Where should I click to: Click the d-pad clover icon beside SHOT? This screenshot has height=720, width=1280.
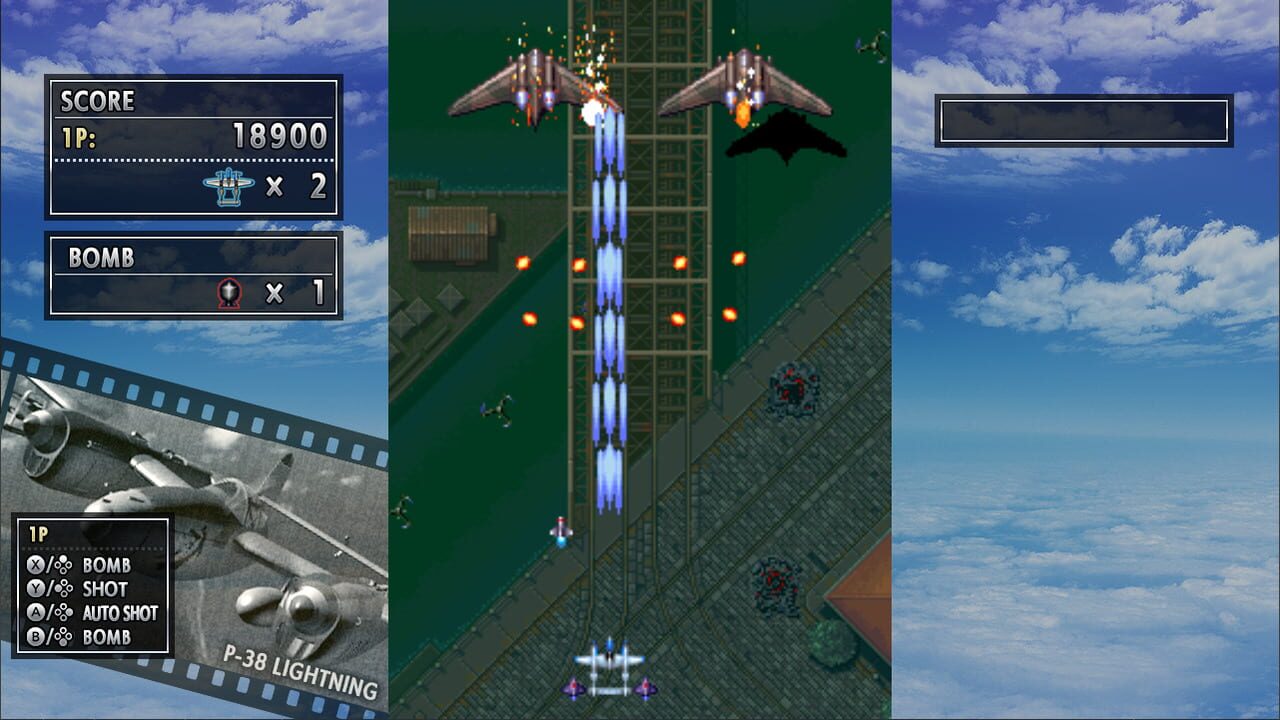pyautogui.click(x=64, y=588)
